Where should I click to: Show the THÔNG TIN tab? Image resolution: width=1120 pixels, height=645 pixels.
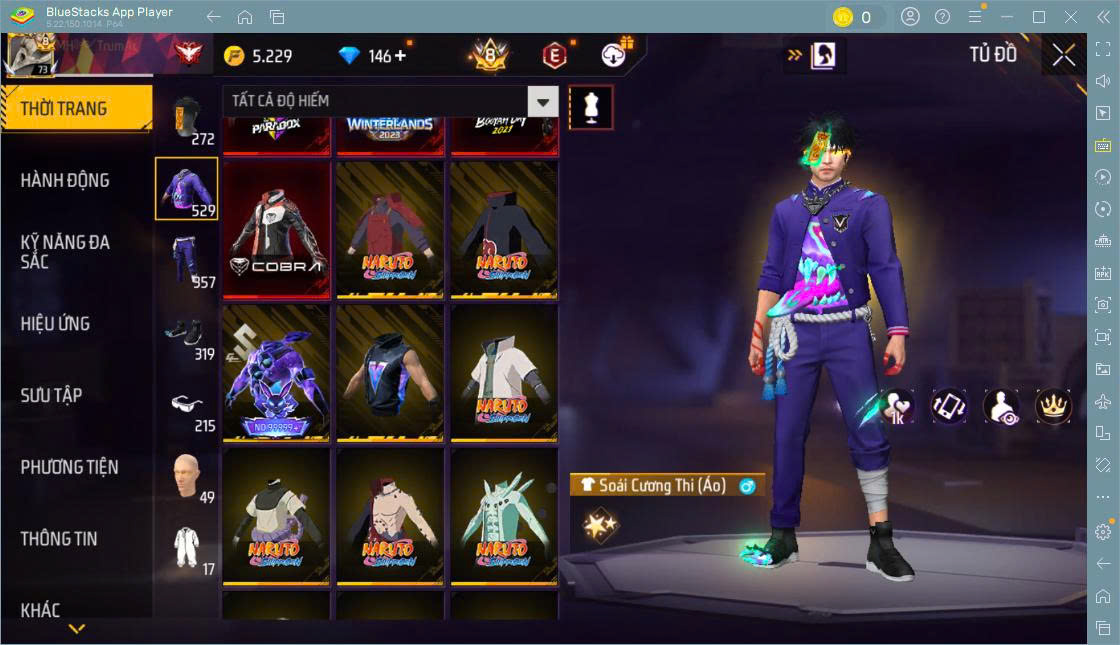[x=60, y=538]
